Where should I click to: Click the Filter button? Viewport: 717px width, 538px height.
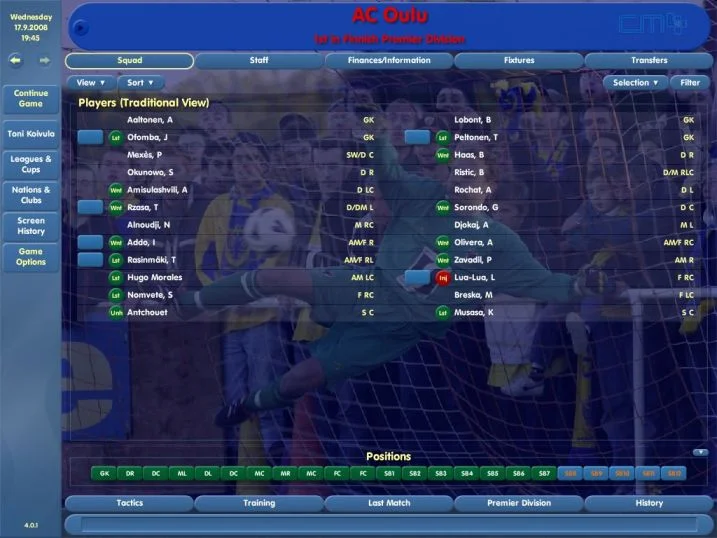coord(690,83)
